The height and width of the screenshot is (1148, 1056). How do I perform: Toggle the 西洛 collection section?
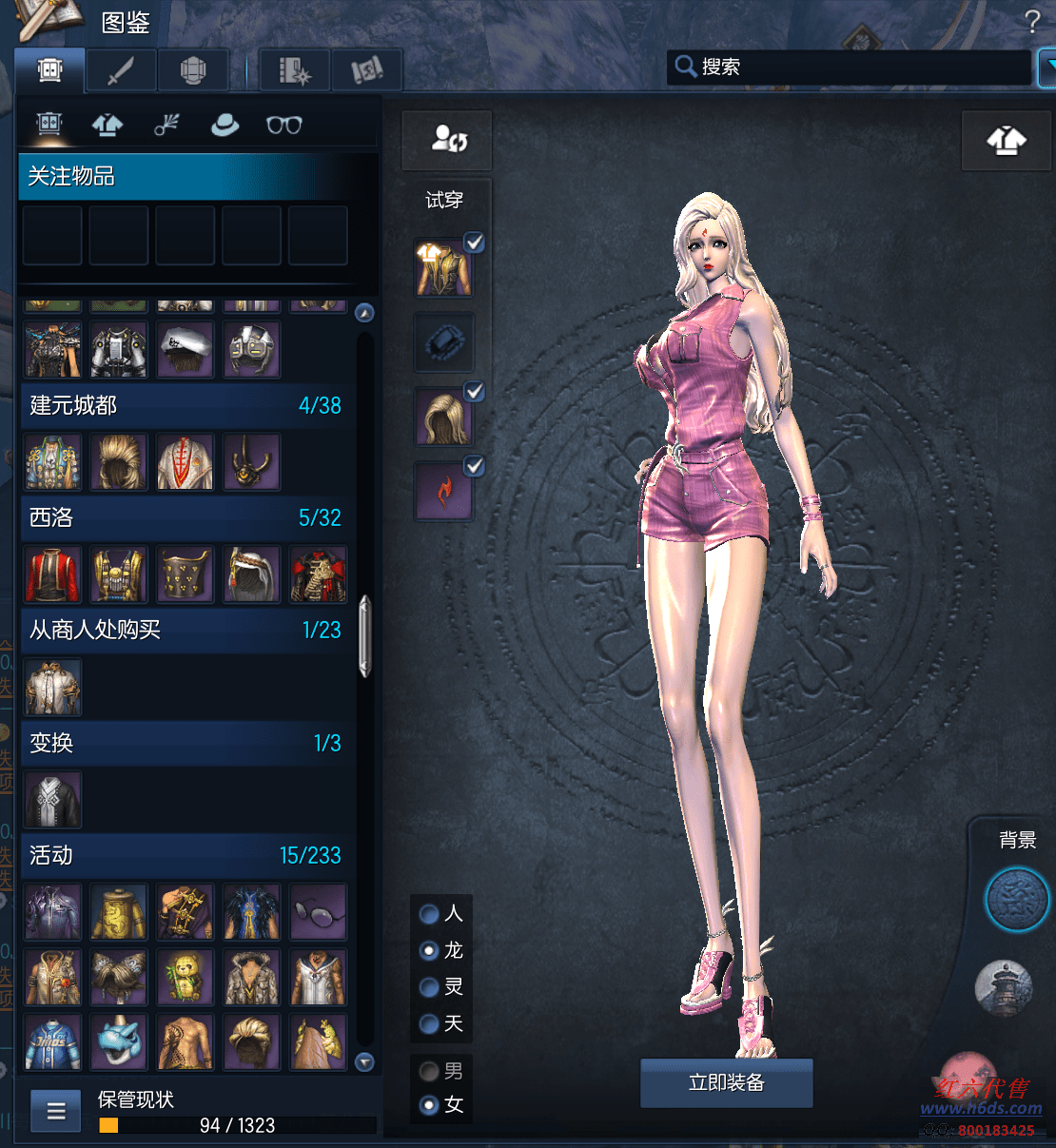(185, 517)
